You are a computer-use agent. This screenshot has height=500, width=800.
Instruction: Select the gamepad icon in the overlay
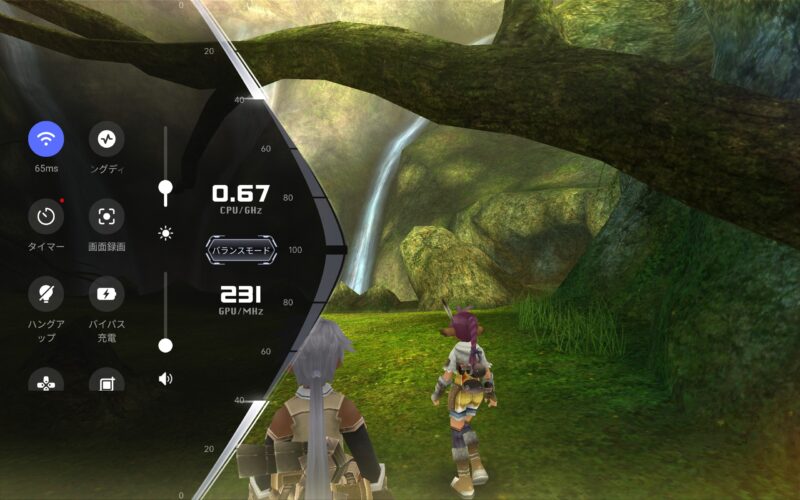[46, 380]
